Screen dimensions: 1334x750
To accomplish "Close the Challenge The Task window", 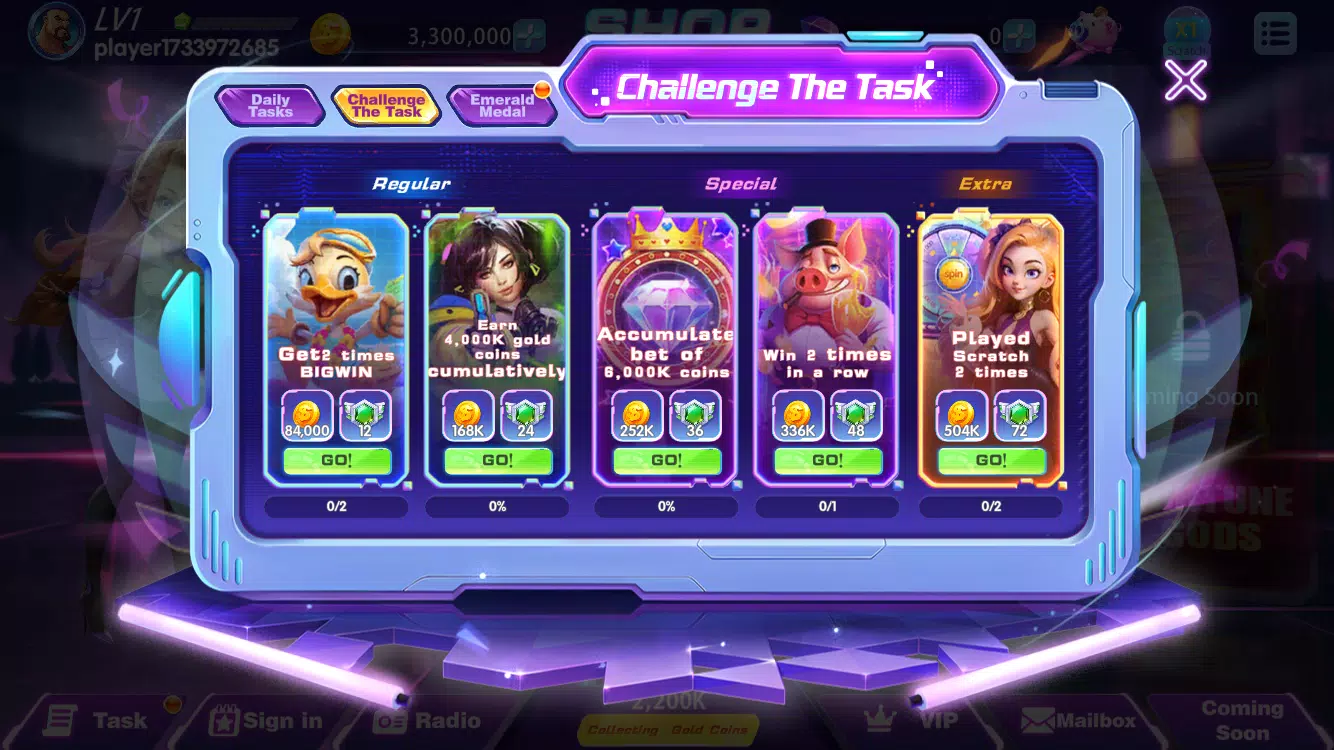I will click(x=1185, y=80).
